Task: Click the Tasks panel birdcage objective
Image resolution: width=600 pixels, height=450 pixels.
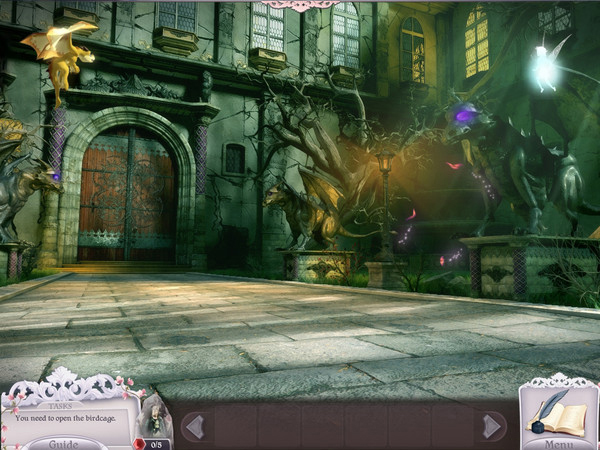Action: pyautogui.click(x=68, y=417)
